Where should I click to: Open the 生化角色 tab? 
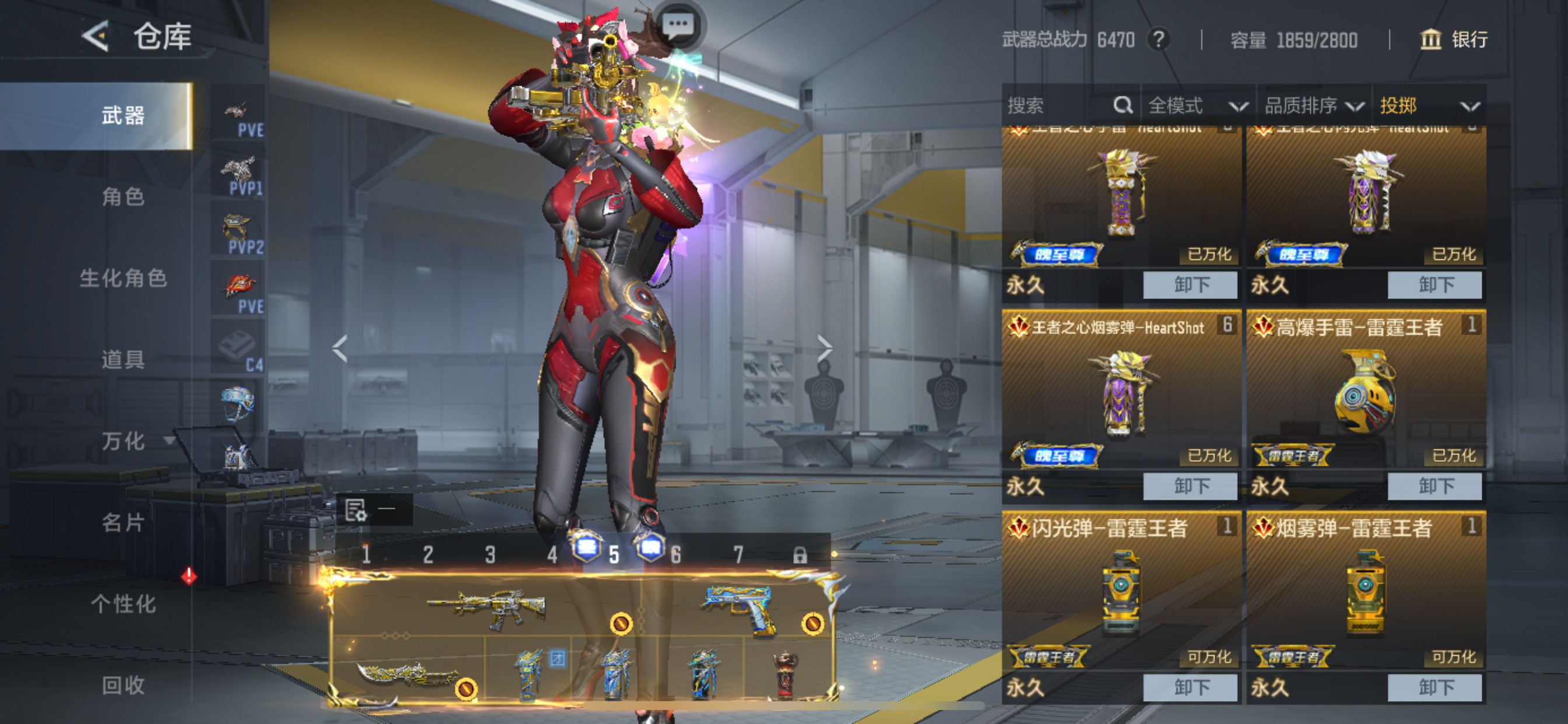(x=123, y=278)
